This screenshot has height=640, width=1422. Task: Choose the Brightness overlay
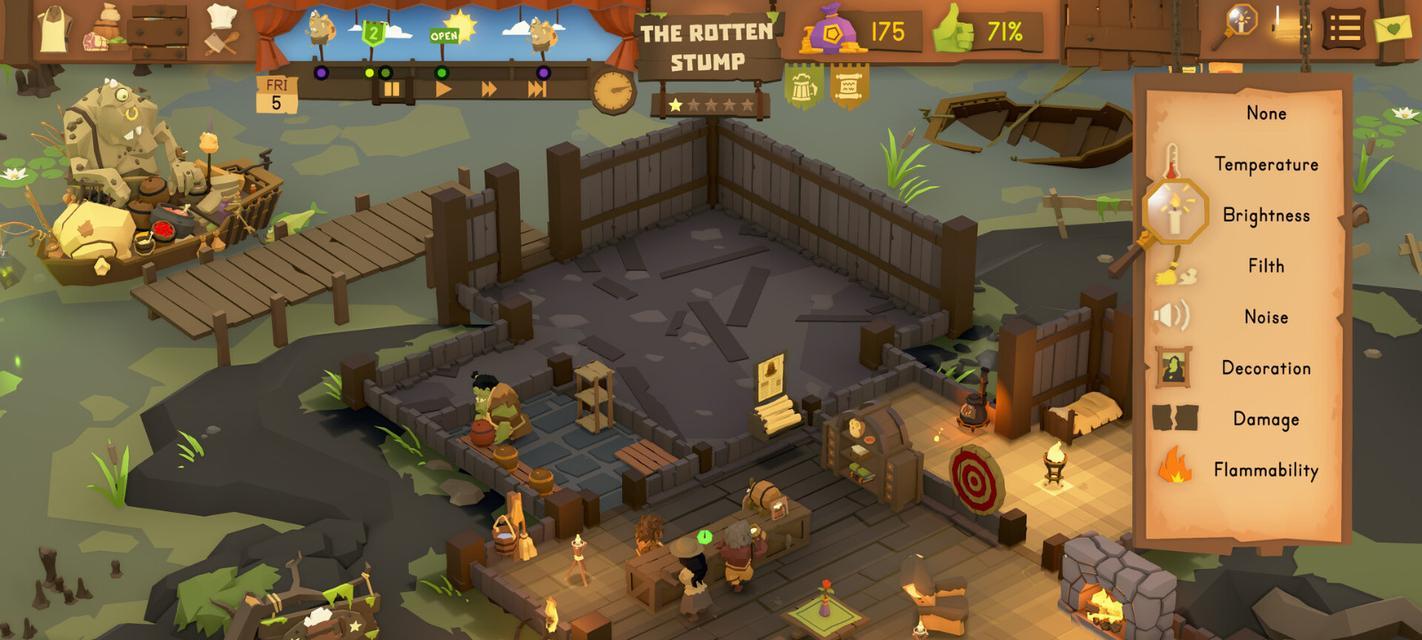point(1265,215)
